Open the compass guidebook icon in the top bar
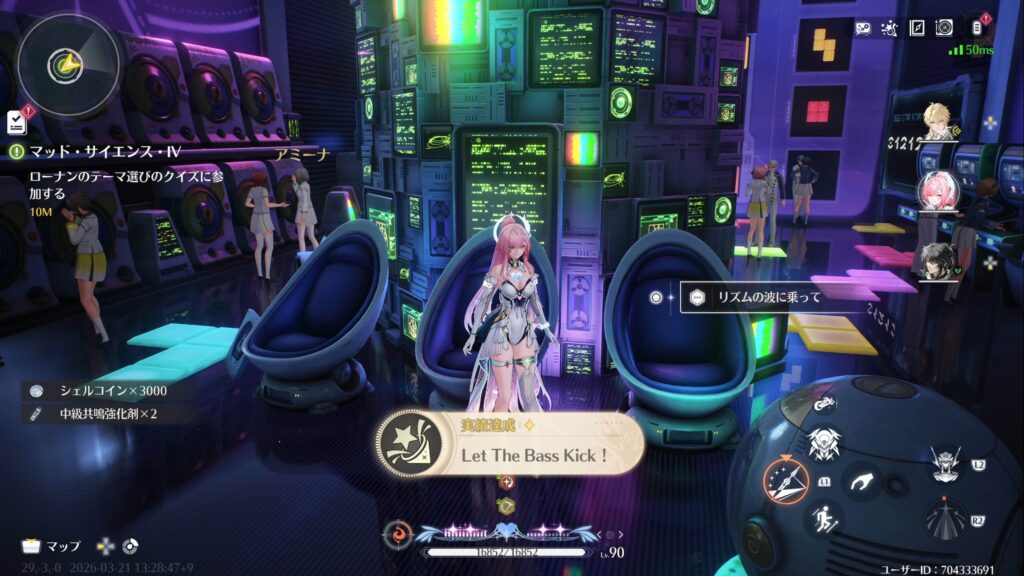Screen dimensions: 1024x576 click(916, 29)
